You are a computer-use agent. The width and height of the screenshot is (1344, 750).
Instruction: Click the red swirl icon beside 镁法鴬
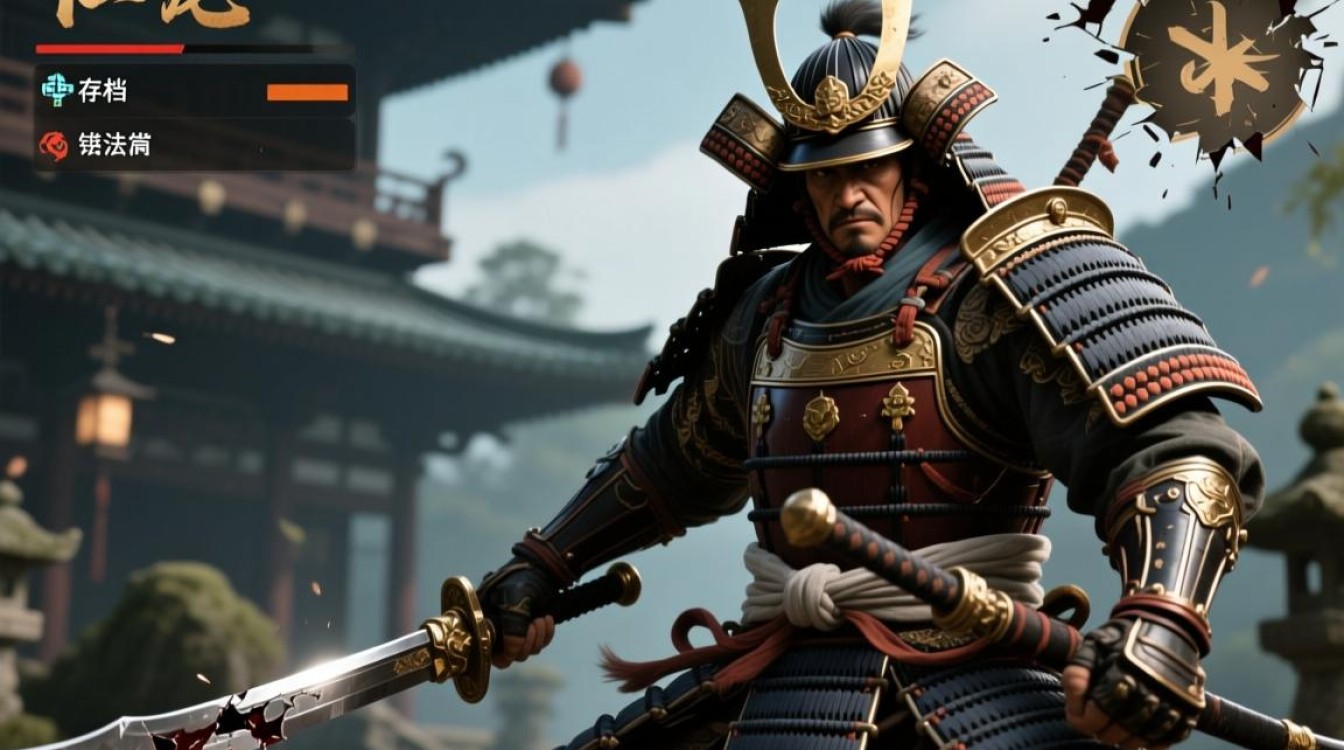54,146
